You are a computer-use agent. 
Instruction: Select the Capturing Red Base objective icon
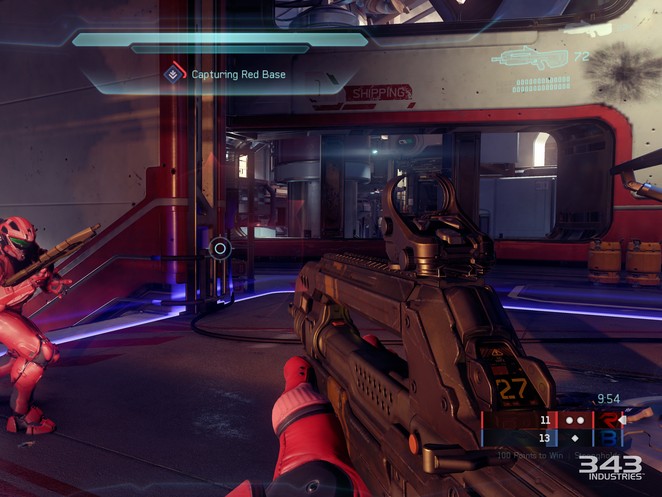(175, 72)
